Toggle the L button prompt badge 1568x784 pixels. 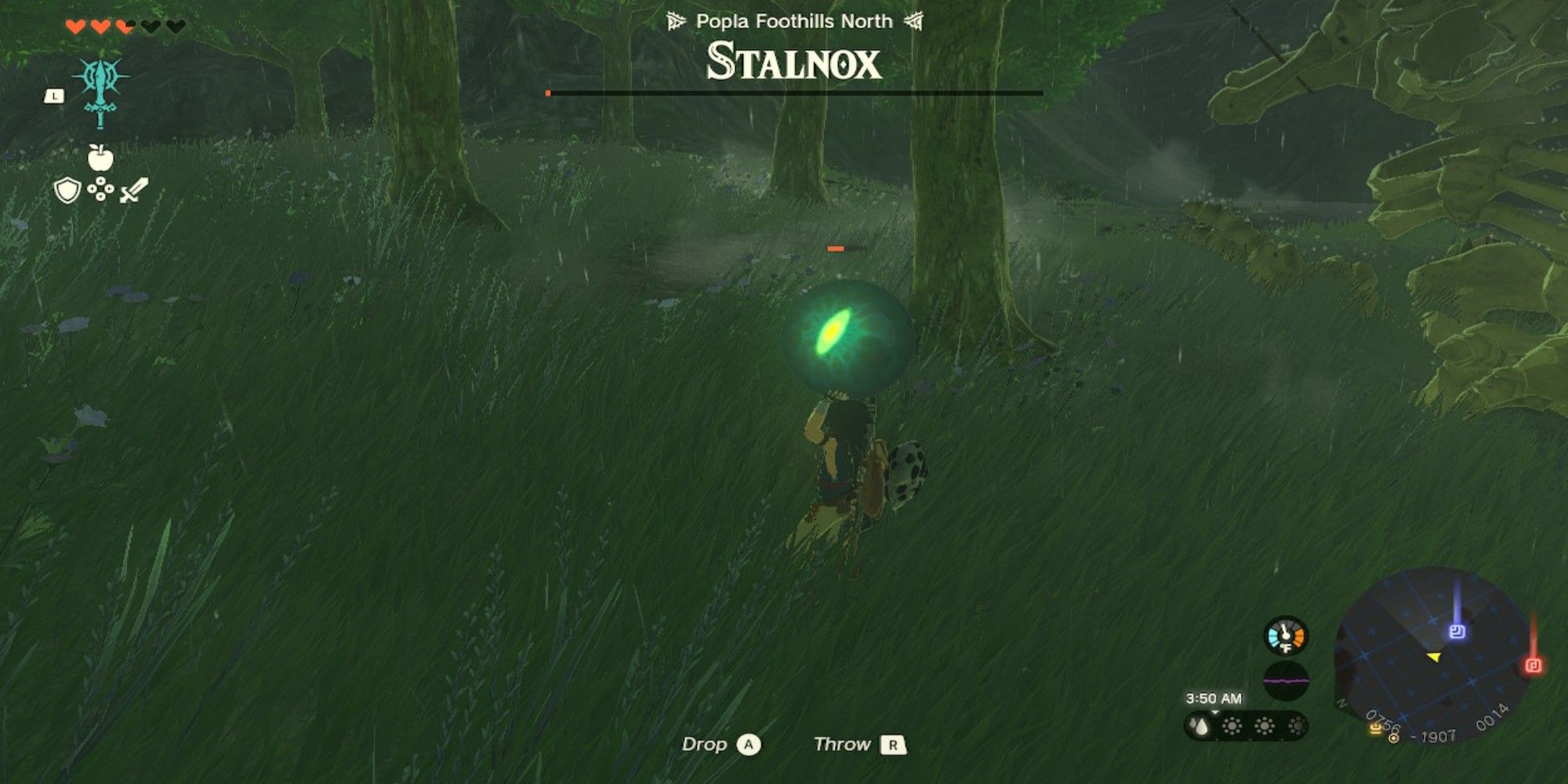(53, 96)
